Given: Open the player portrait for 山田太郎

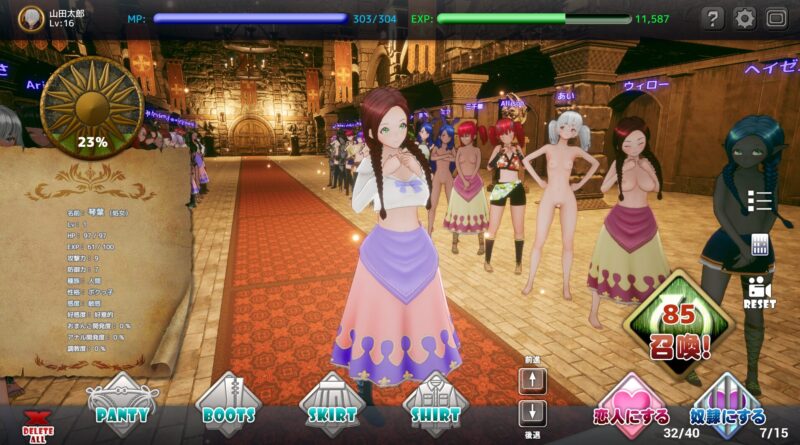Looking at the screenshot, I should tap(32, 18).
